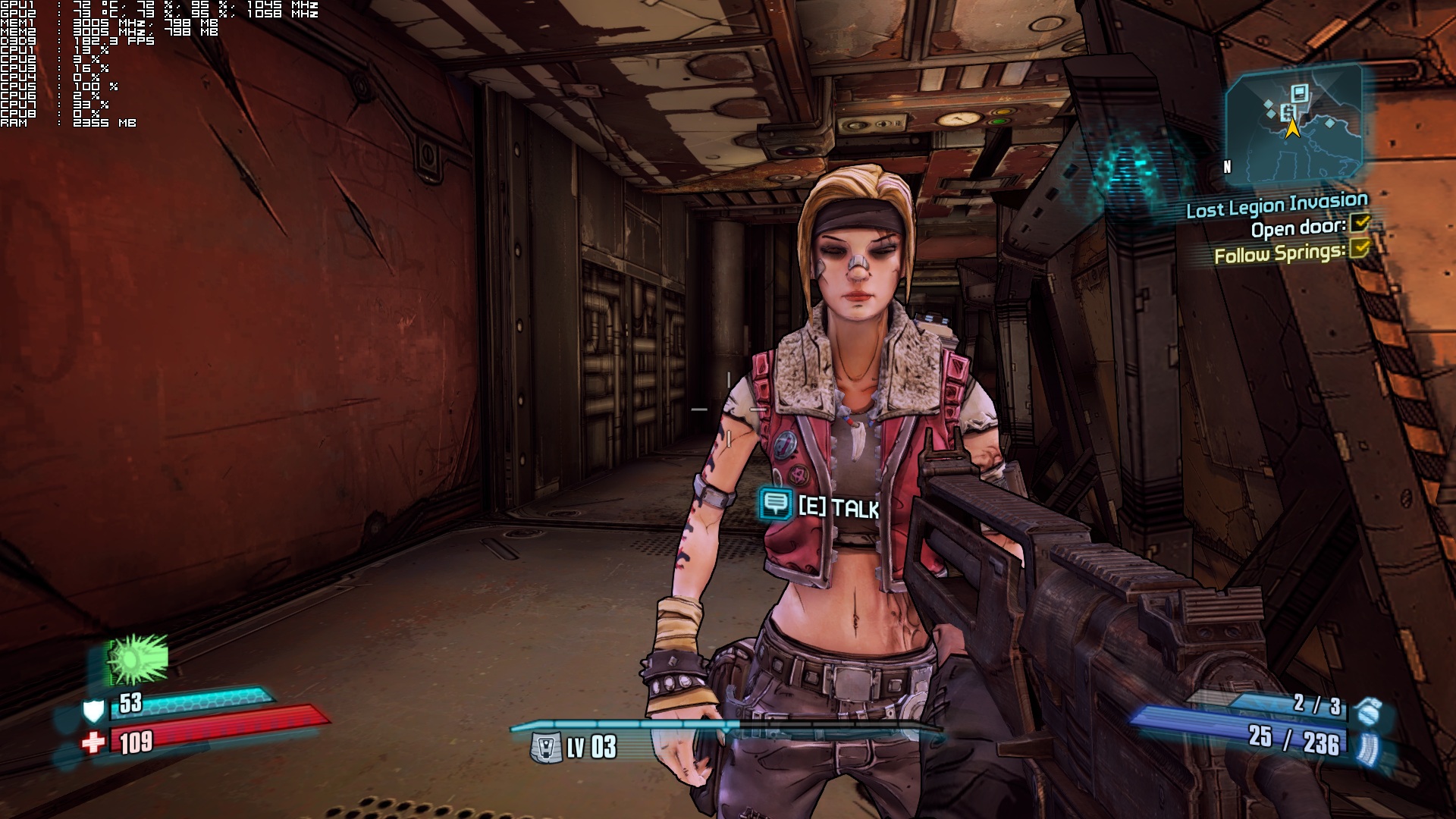The image size is (1456, 819).
Task: Click the red health cross icon
Action: (93, 742)
